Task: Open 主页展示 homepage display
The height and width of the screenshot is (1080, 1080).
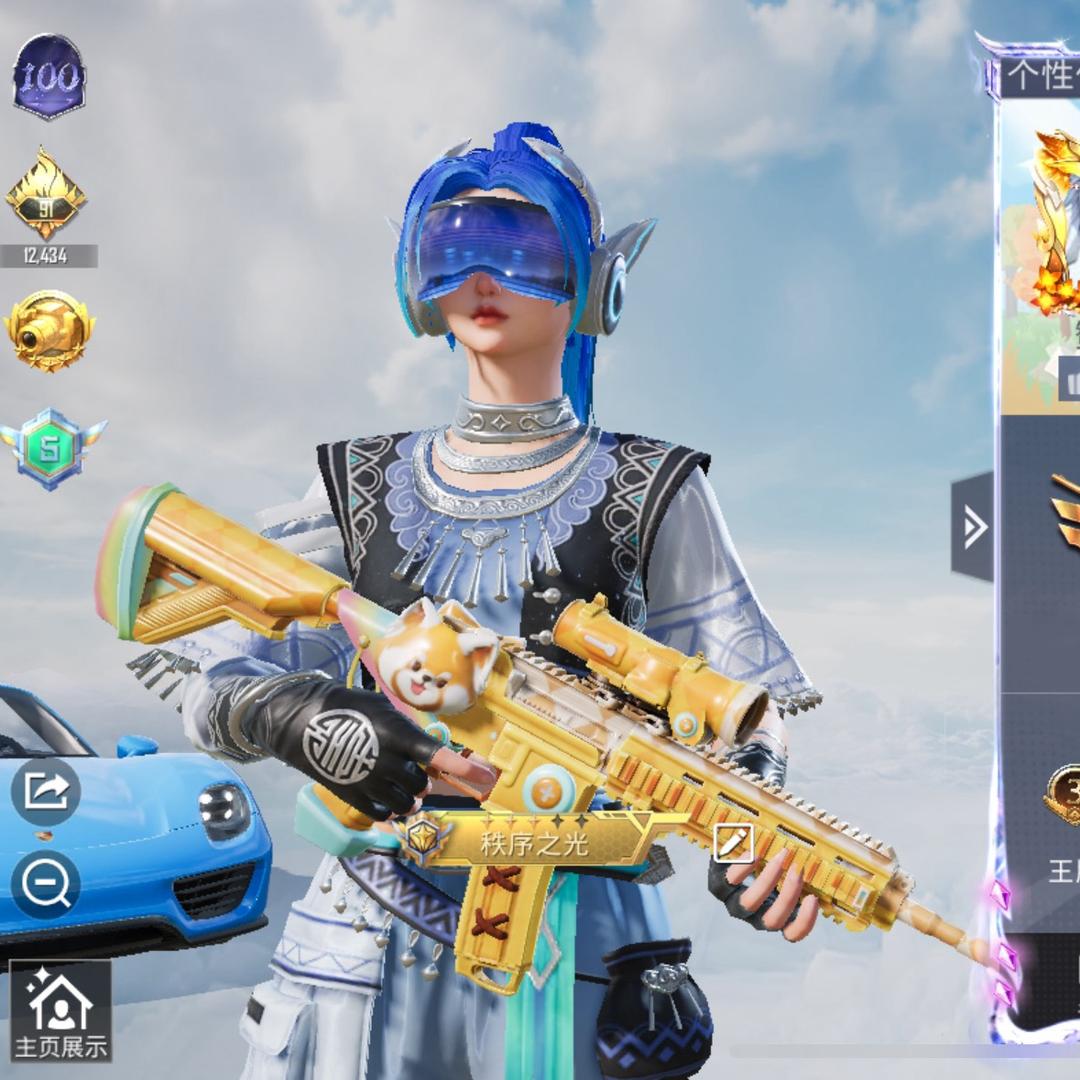Action: [x=60, y=1010]
